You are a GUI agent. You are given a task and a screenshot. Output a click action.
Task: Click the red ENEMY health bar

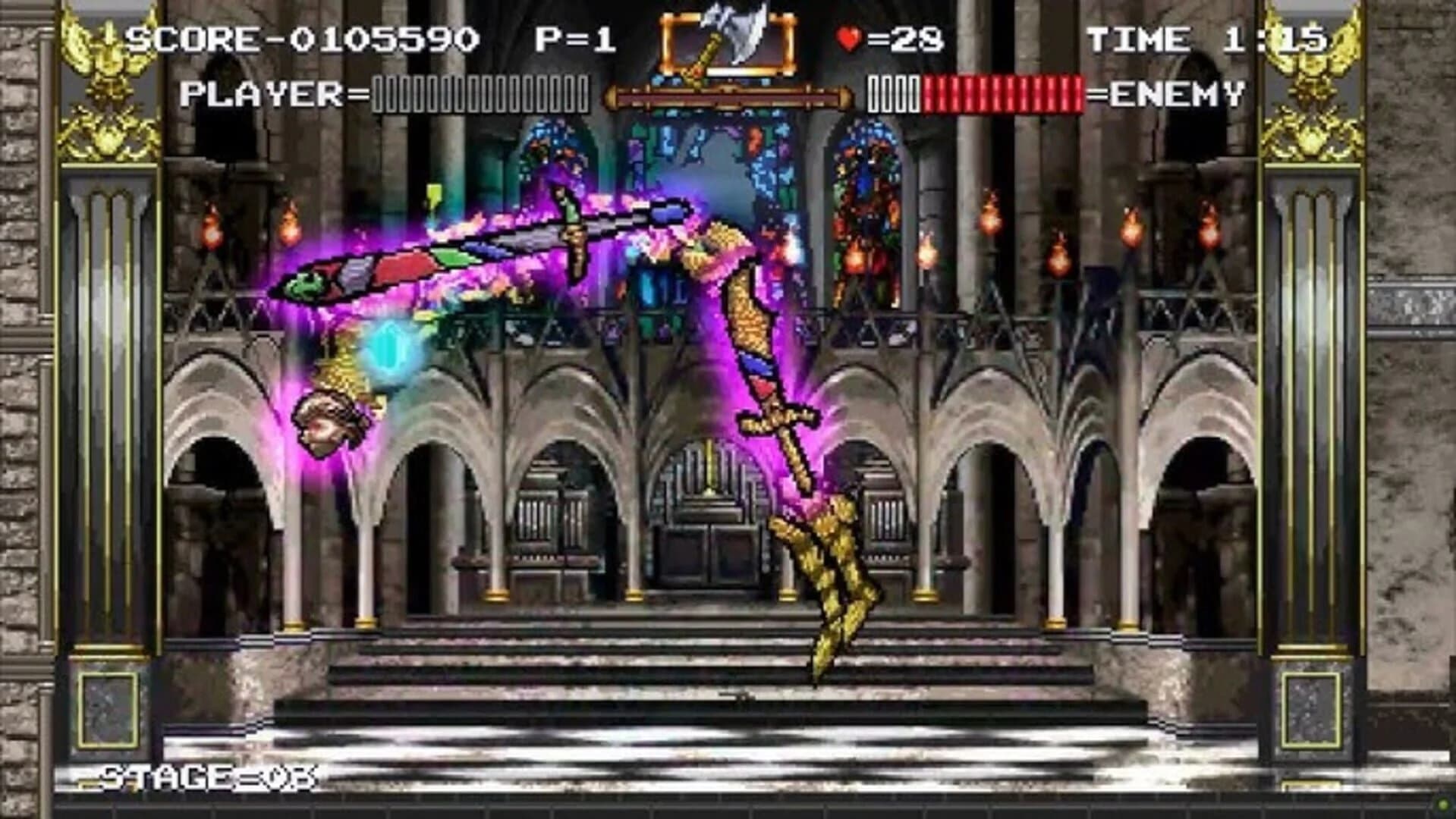(x=1002, y=94)
